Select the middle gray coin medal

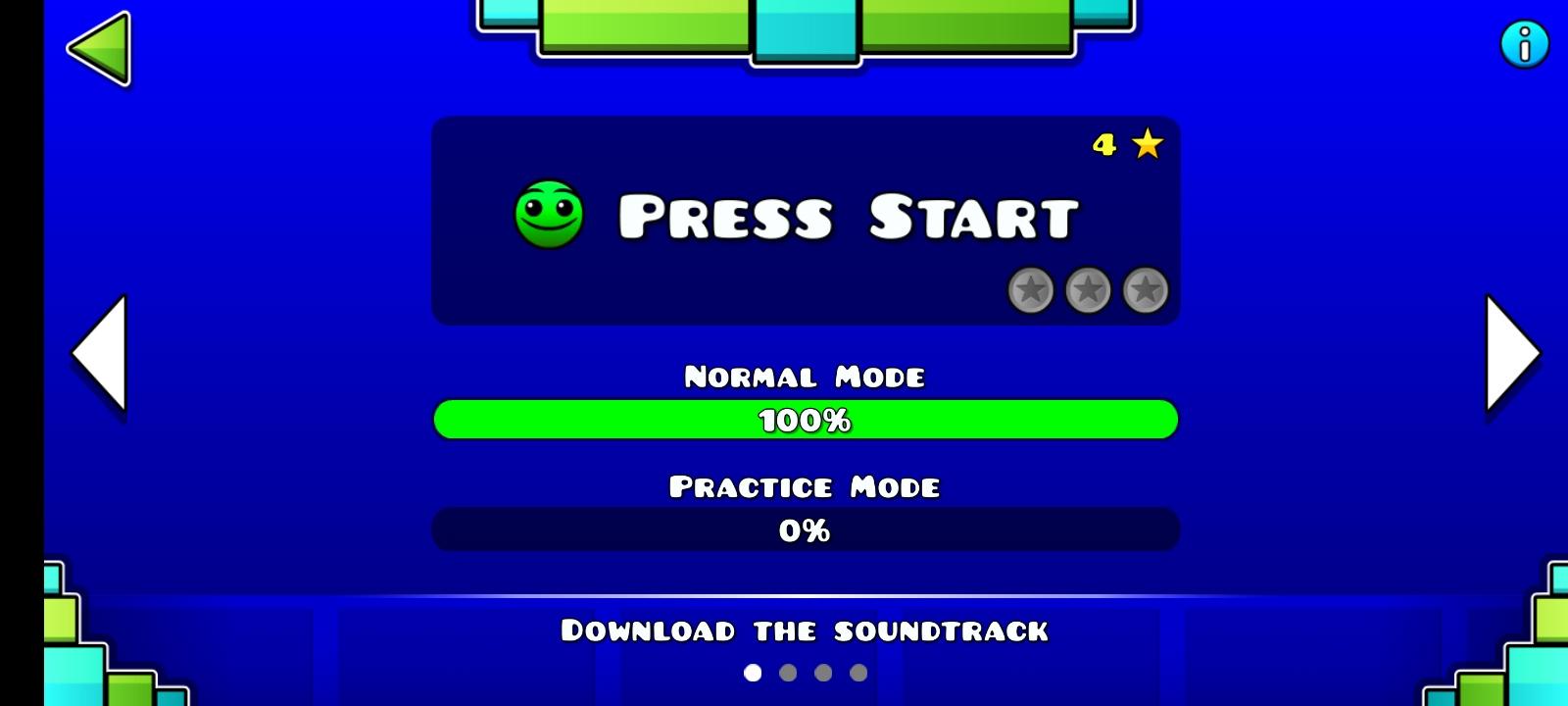point(1088,291)
